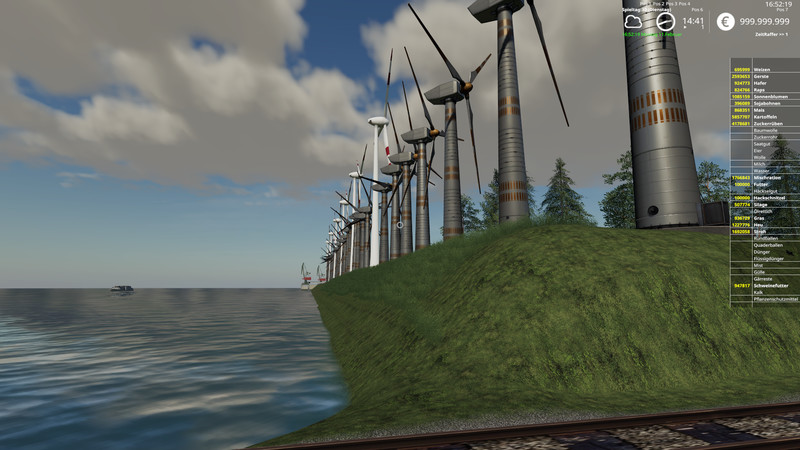
Task: Select the game clock icon
Action: (665, 21)
